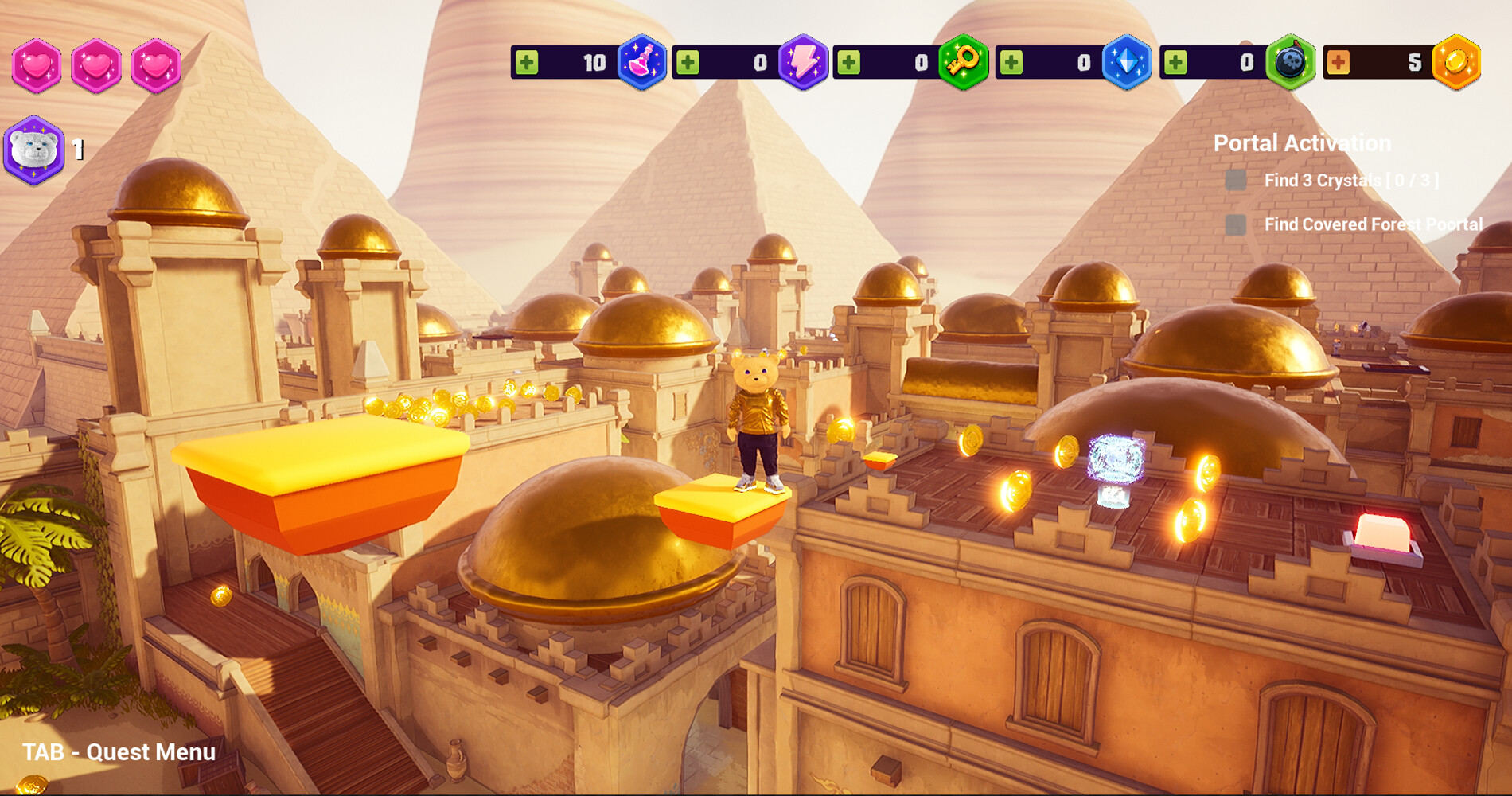
Task: Select the pink potion icon in the HUD
Action: tap(644, 62)
